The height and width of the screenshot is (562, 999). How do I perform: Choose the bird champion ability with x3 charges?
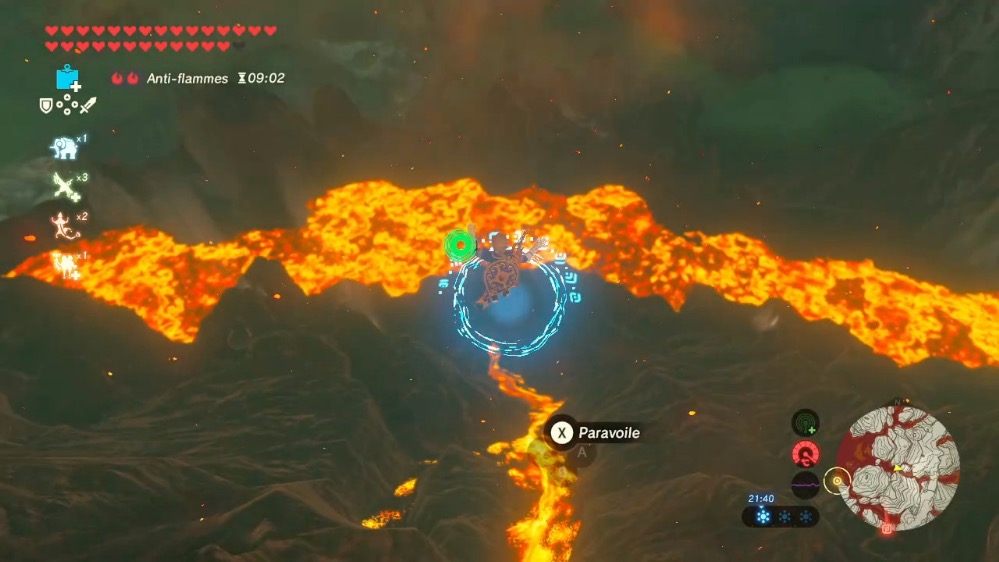tap(66, 185)
